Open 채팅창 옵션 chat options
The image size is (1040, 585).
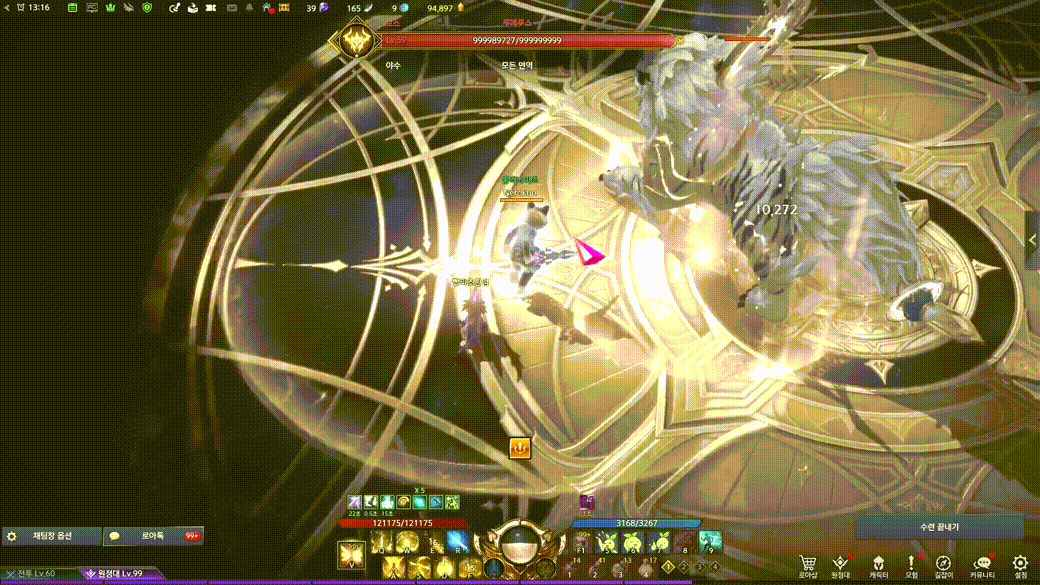(x=52, y=537)
